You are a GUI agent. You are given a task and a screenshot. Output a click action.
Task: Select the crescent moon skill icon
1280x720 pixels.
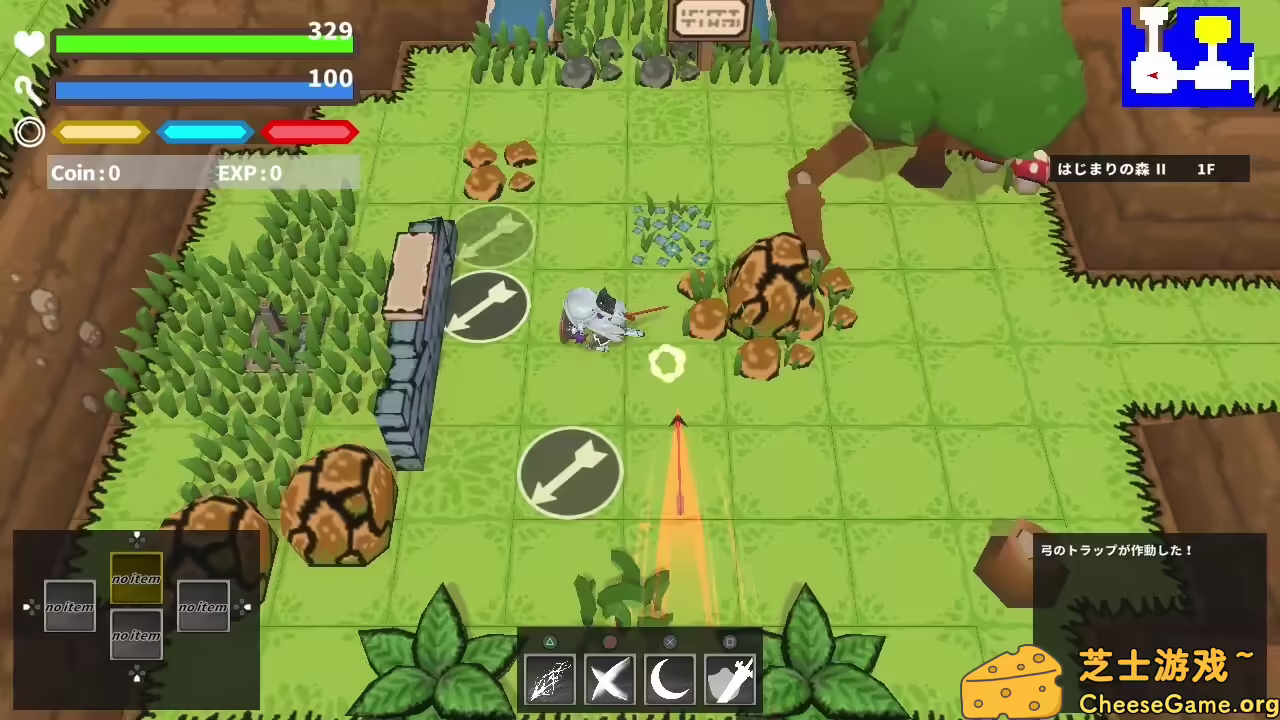pos(670,680)
